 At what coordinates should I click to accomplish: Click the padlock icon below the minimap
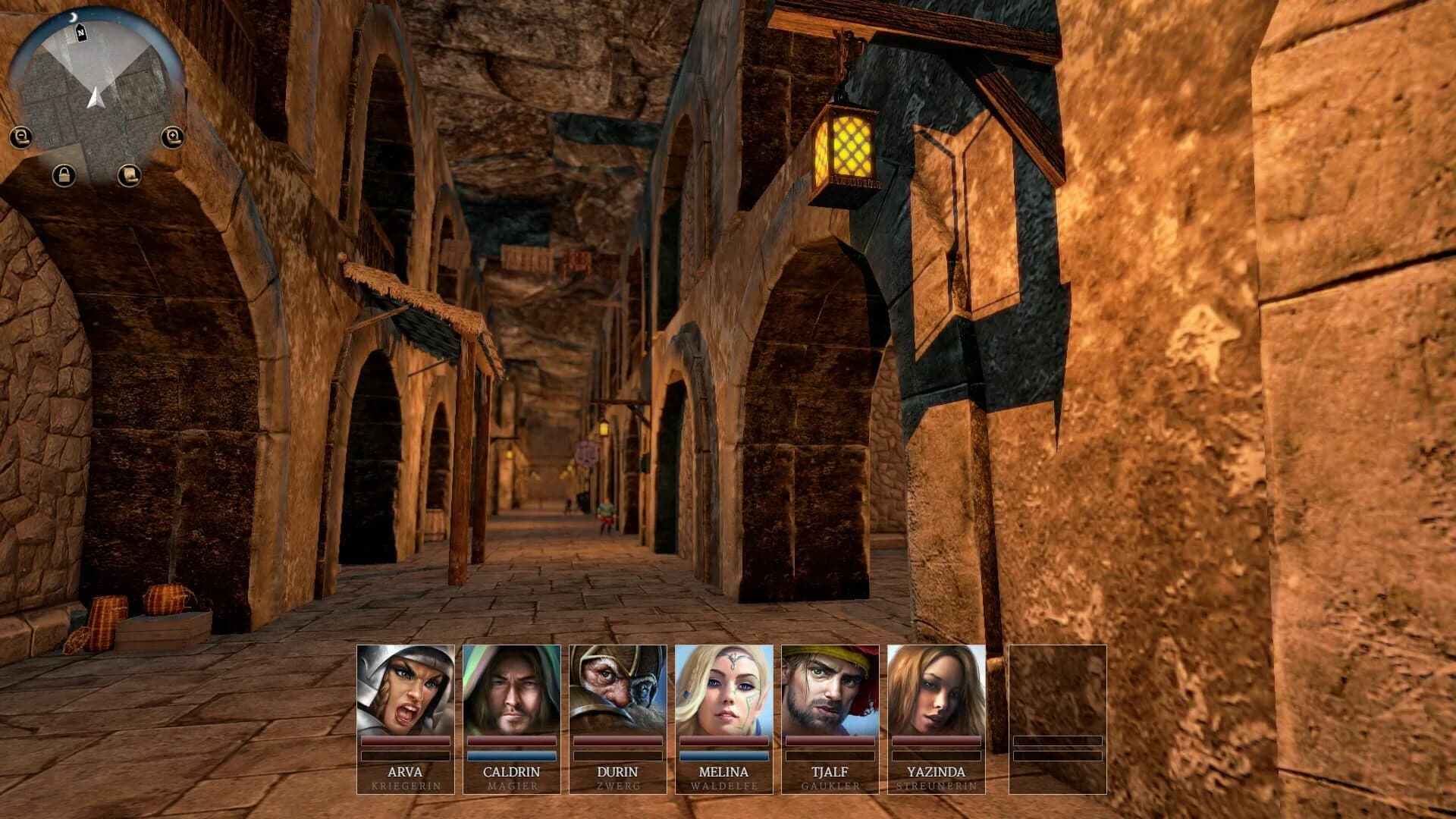point(65,174)
